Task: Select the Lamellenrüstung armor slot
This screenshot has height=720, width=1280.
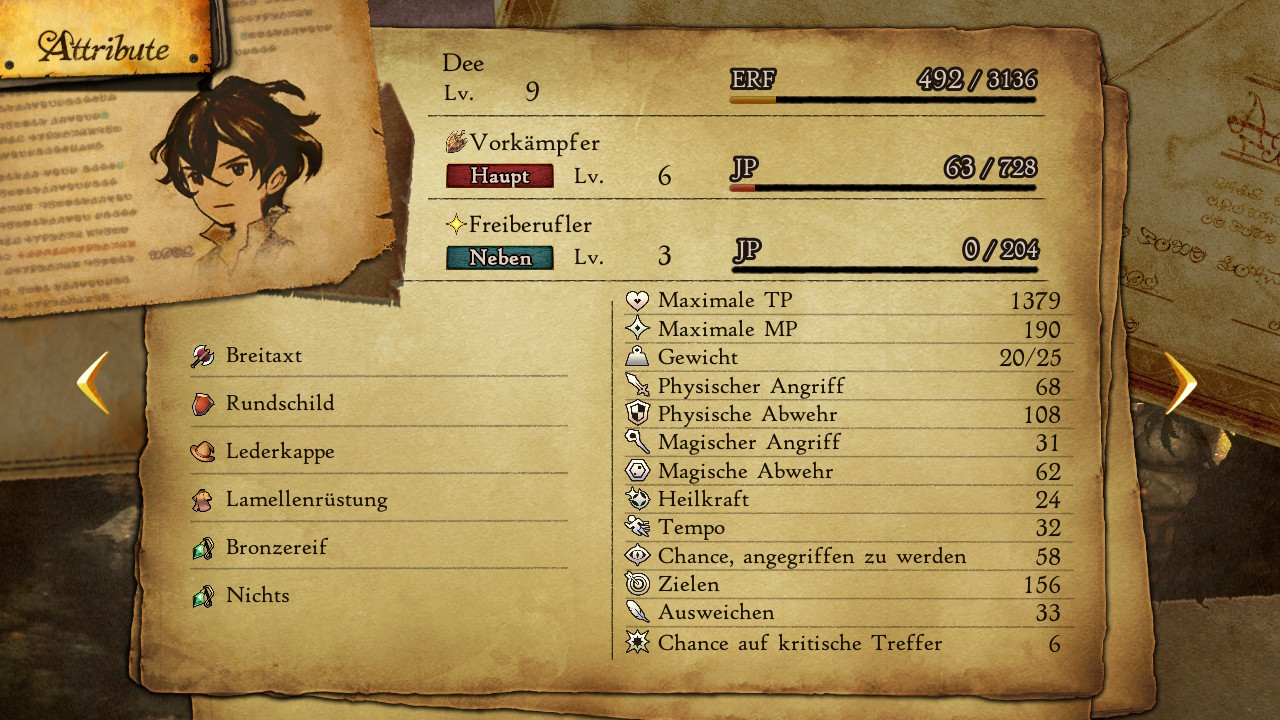Action: point(306,500)
